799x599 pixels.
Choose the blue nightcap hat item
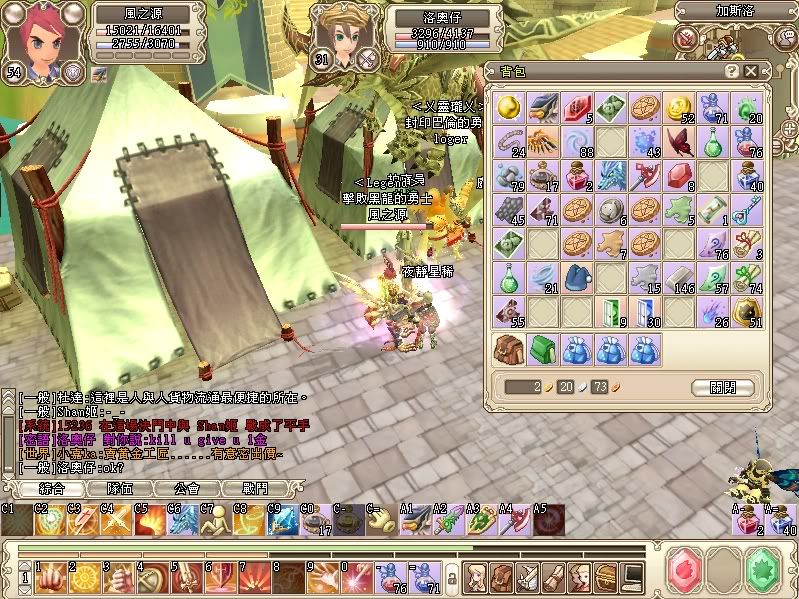pos(577,278)
